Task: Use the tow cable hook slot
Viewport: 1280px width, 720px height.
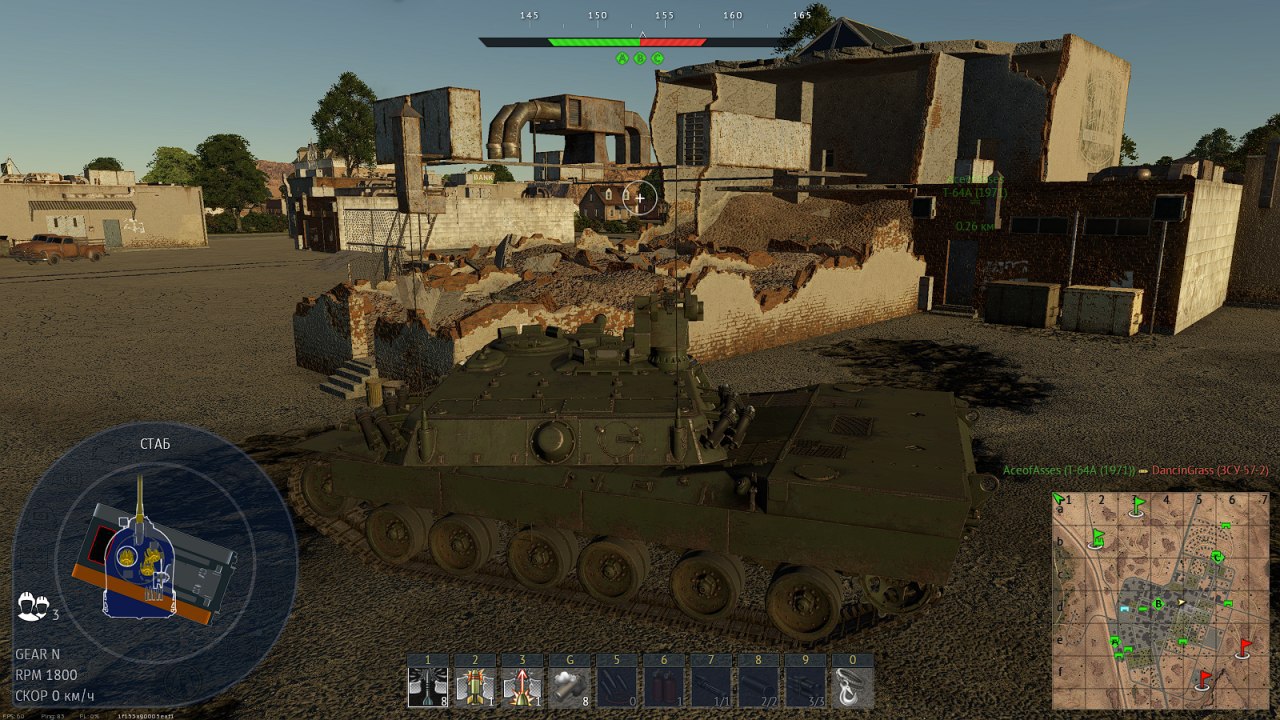Action: tap(852, 687)
